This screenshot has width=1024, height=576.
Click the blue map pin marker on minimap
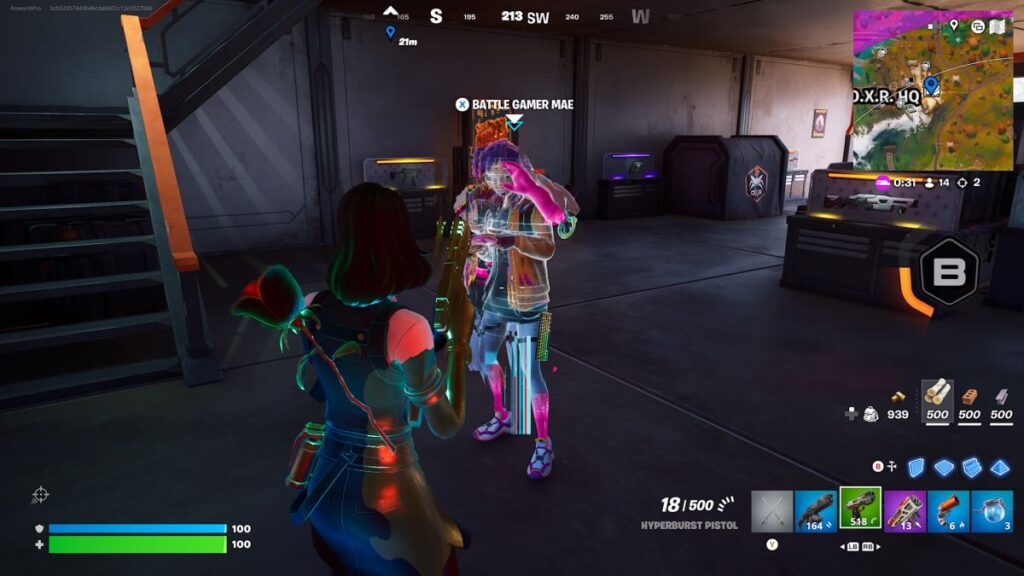click(931, 85)
